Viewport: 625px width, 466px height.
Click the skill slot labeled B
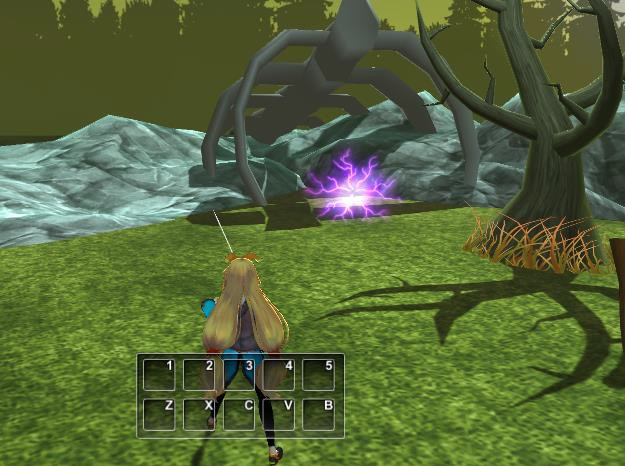click(319, 414)
